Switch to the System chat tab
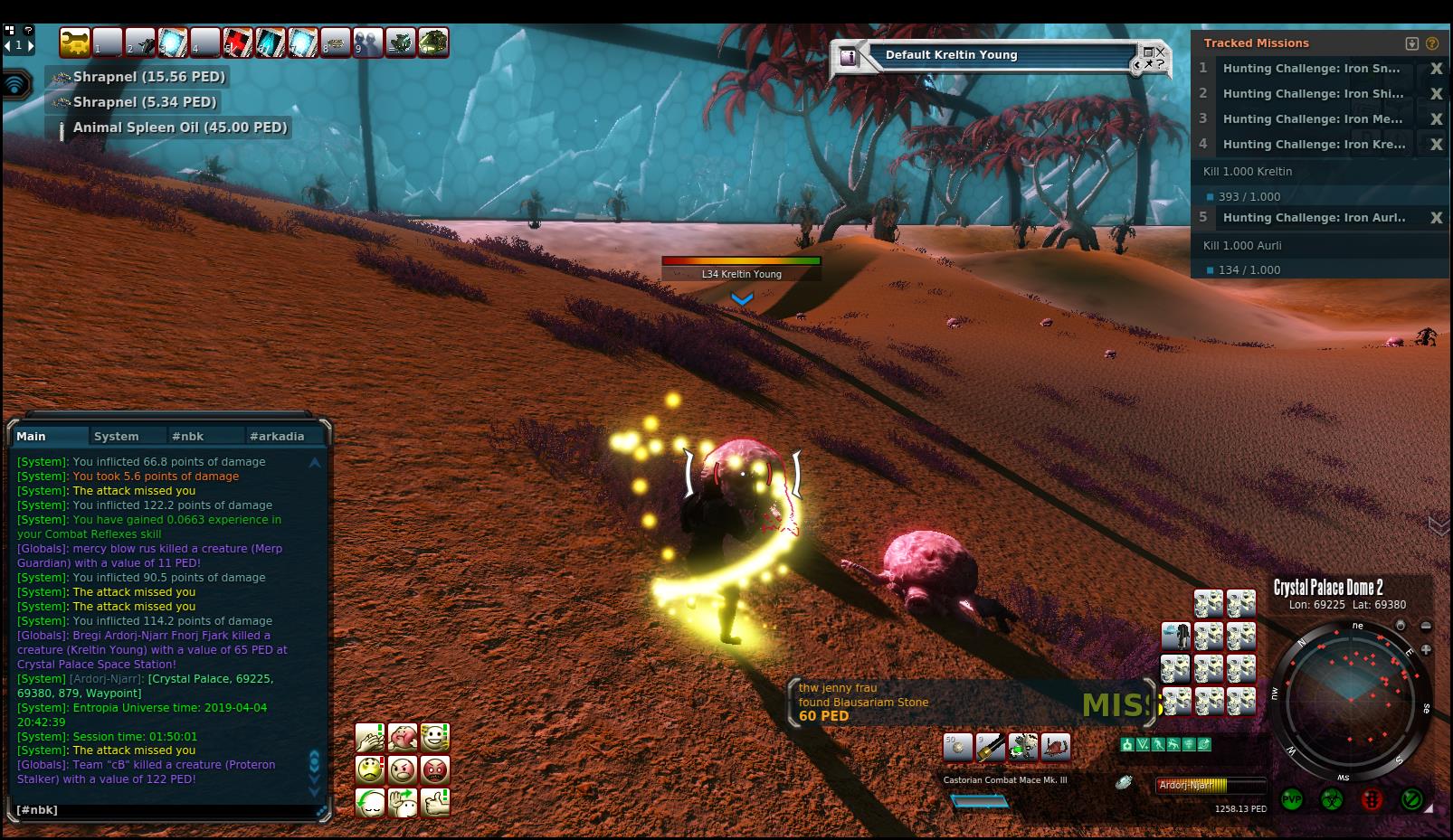 point(117,436)
